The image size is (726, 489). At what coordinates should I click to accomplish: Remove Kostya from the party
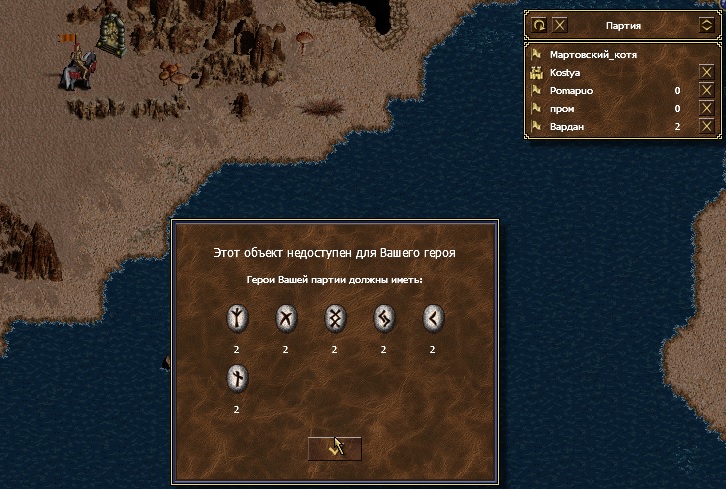[706, 73]
